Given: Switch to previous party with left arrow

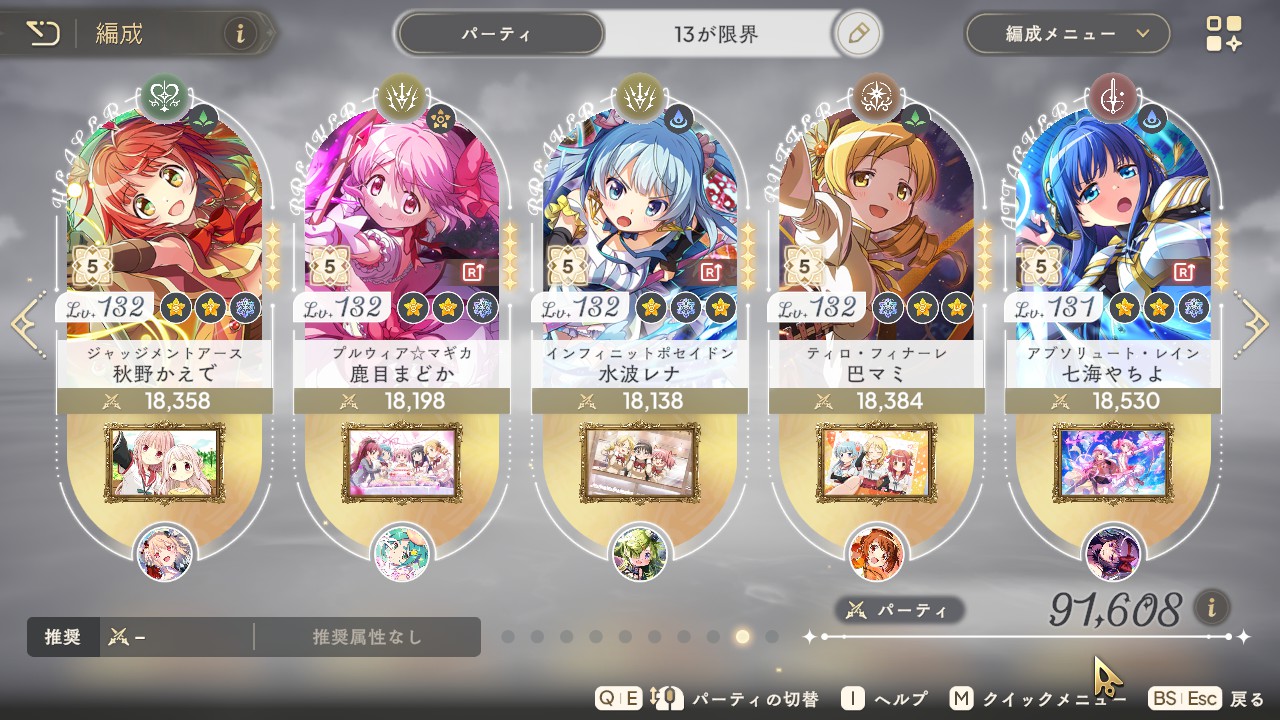Looking at the screenshot, I should [x=24, y=324].
